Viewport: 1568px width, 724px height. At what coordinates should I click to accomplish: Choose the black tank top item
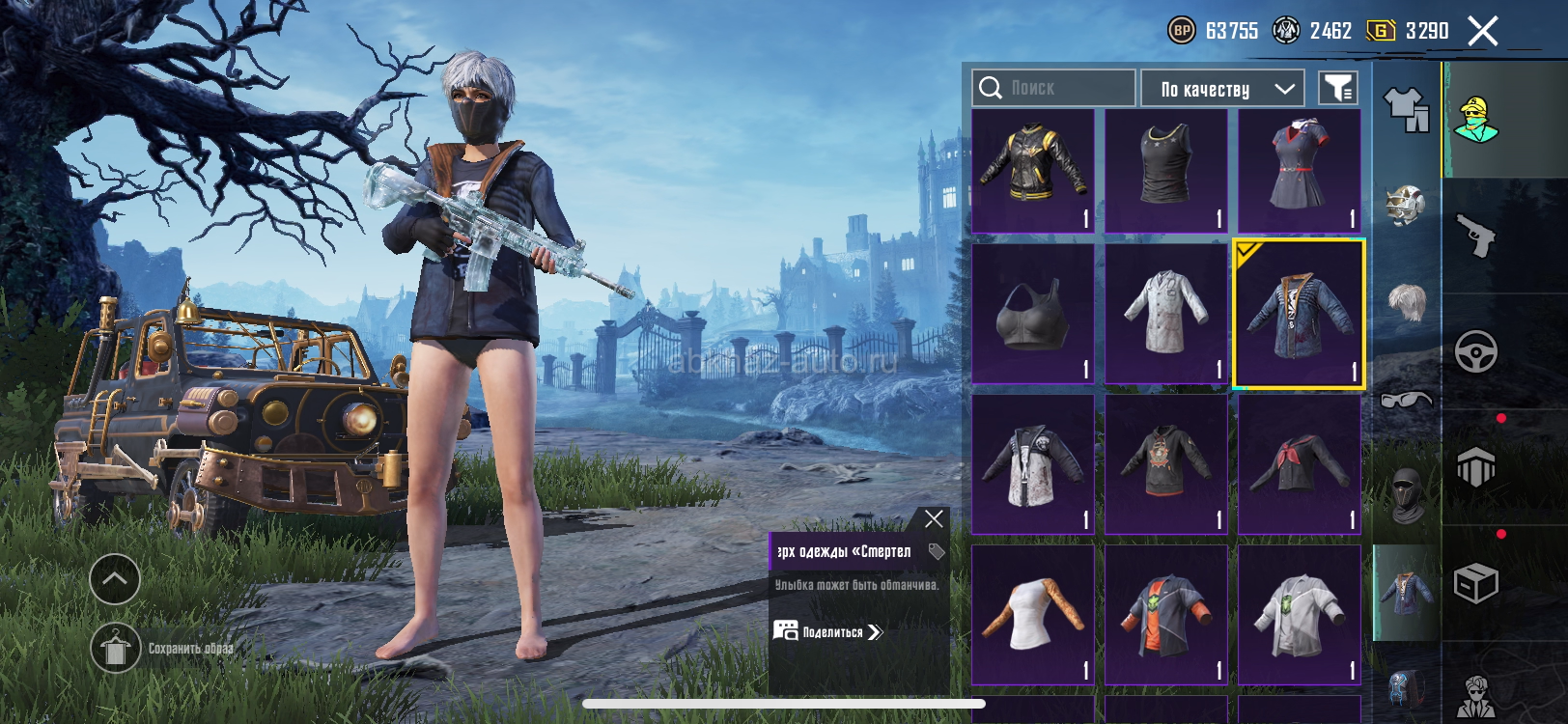(1165, 171)
